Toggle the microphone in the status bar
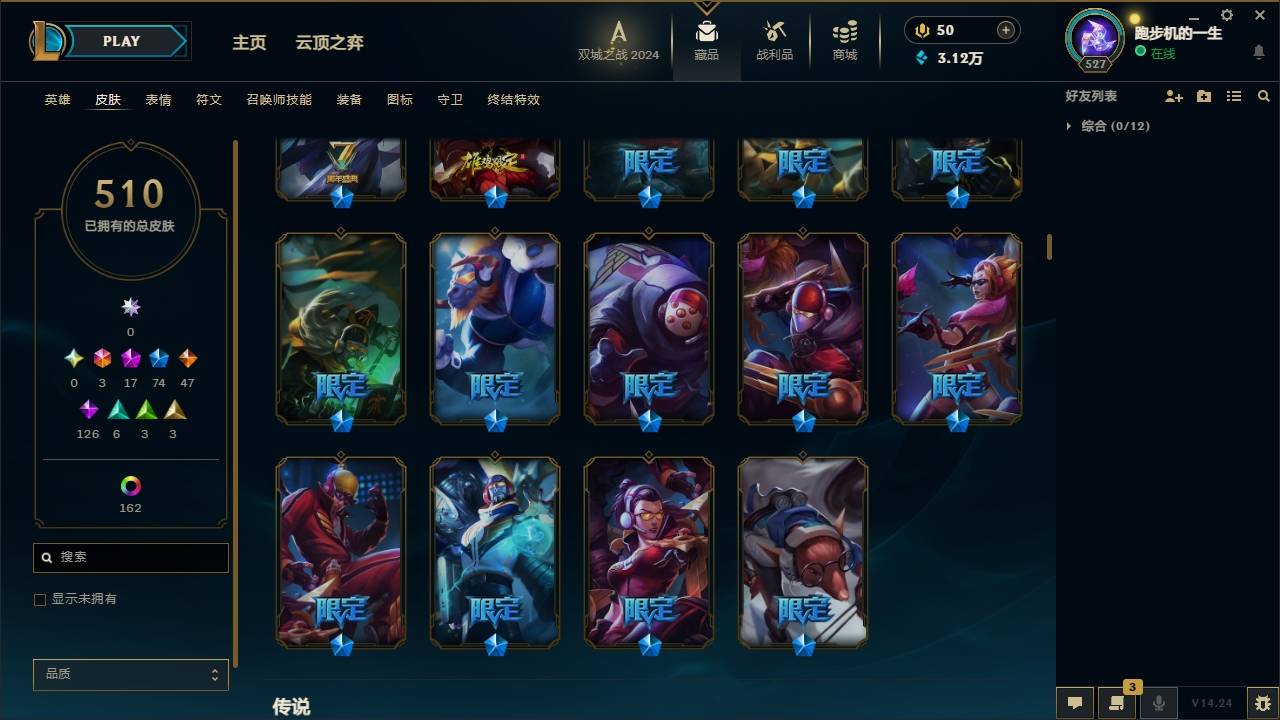This screenshot has height=720, width=1280. (1161, 703)
